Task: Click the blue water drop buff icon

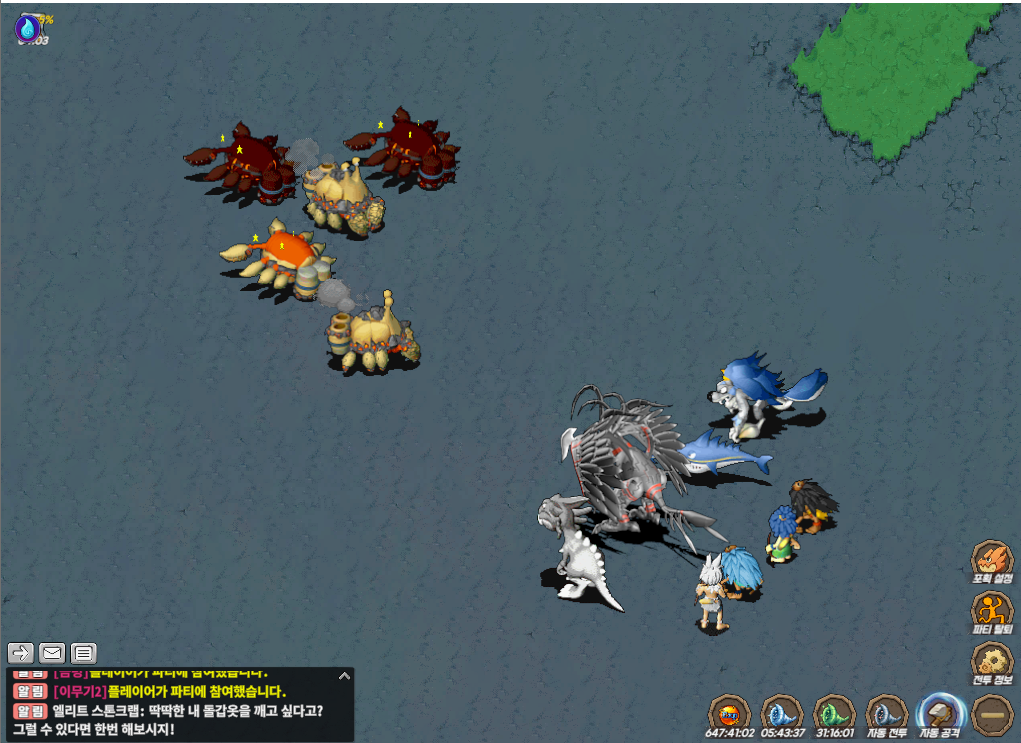Action: [27, 27]
